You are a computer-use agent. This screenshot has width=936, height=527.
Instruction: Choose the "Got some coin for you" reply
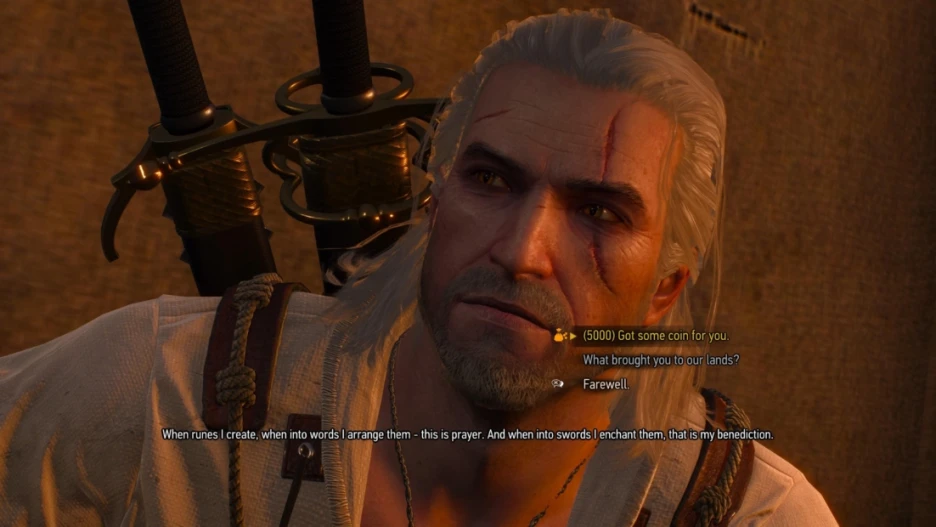coord(655,336)
